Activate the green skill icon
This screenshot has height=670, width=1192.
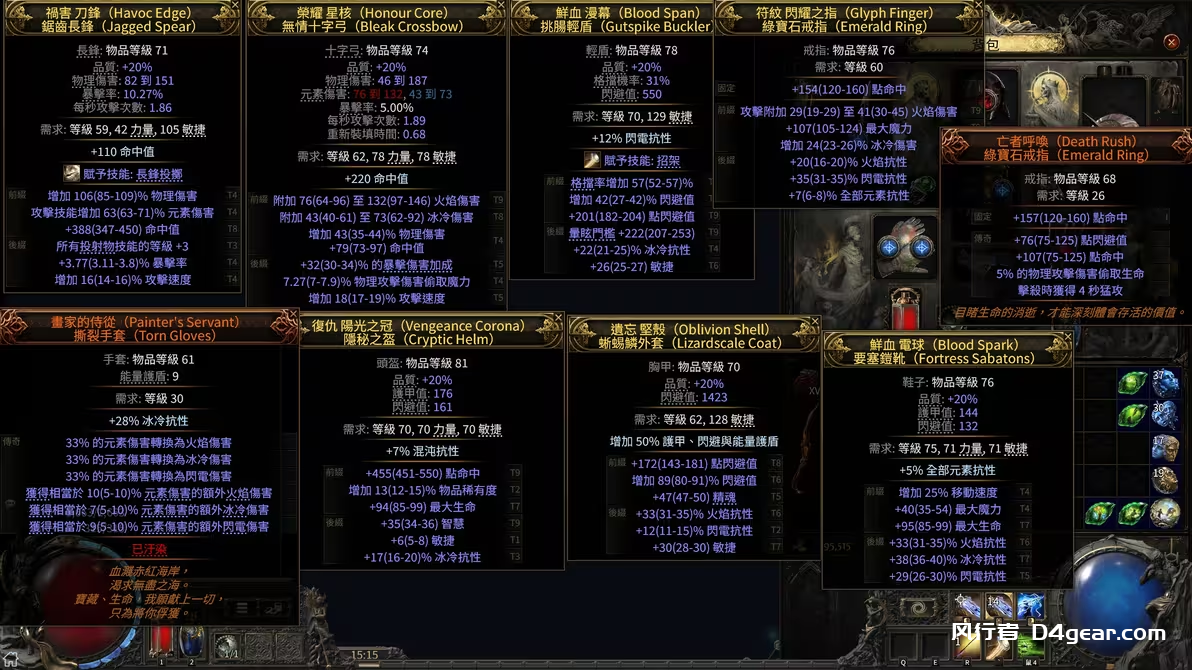pyautogui.click(x=1030, y=645)
